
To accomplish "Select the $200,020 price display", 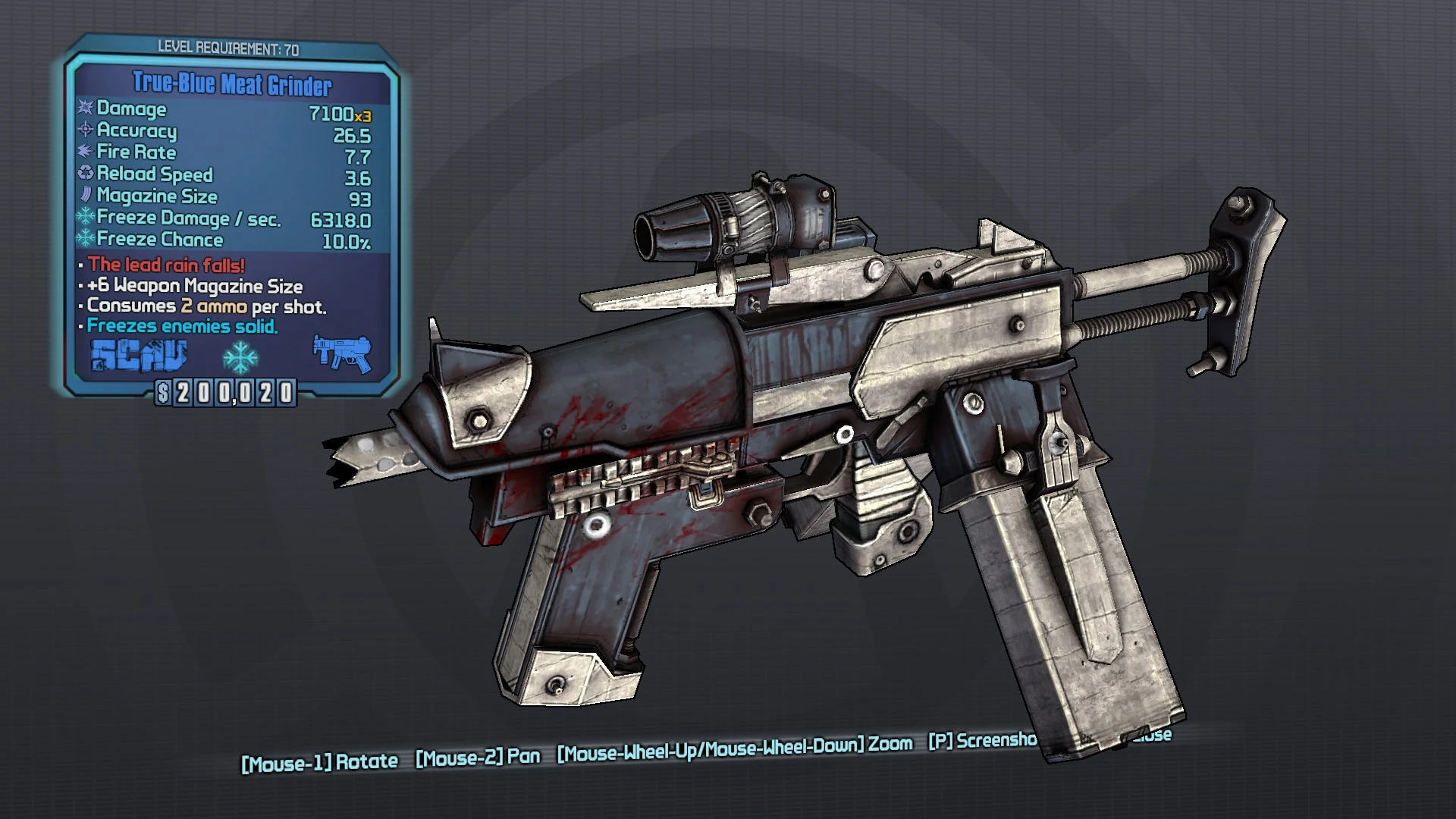I will (x=227, y=393).
